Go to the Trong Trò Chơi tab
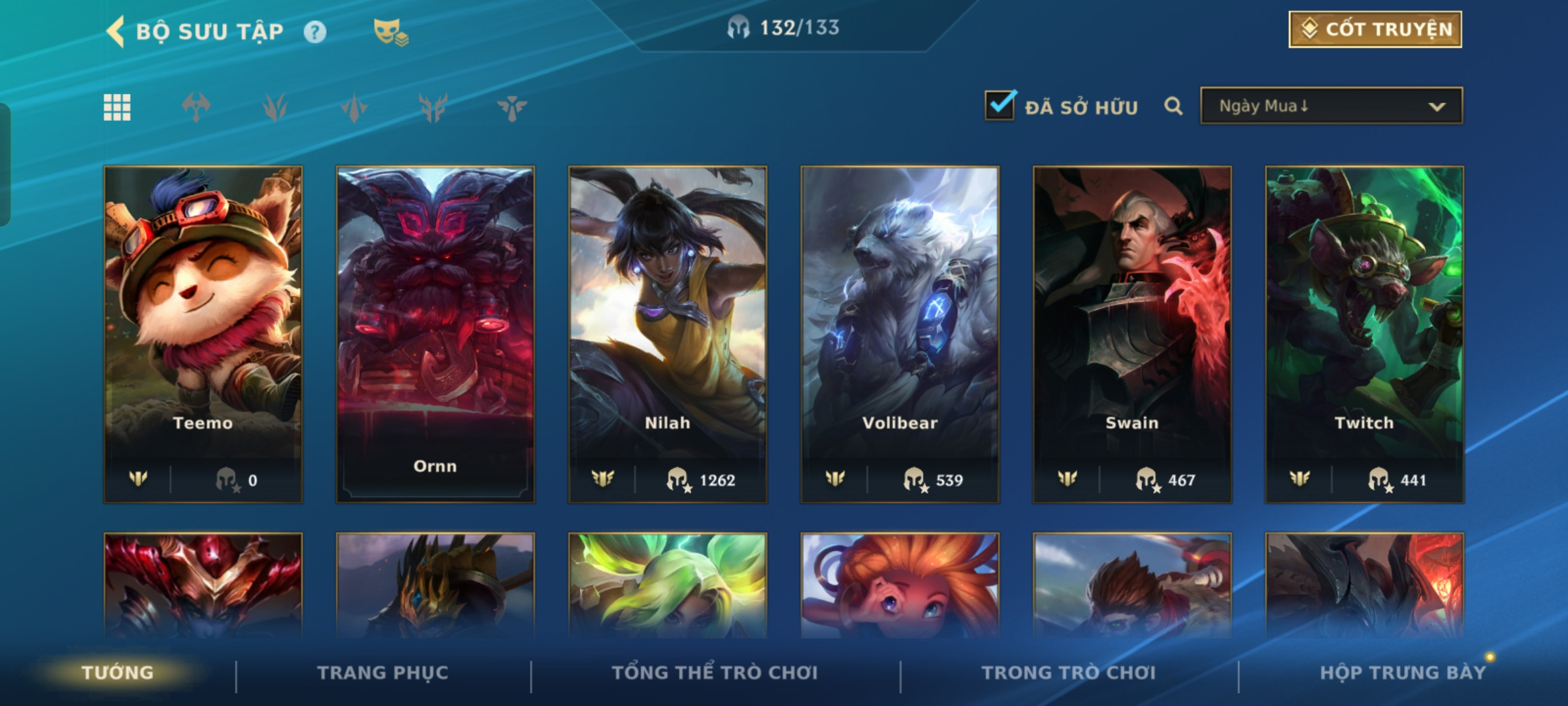Image resolution: width=1568 pixels, height=706 pixels. point(1069,673)
